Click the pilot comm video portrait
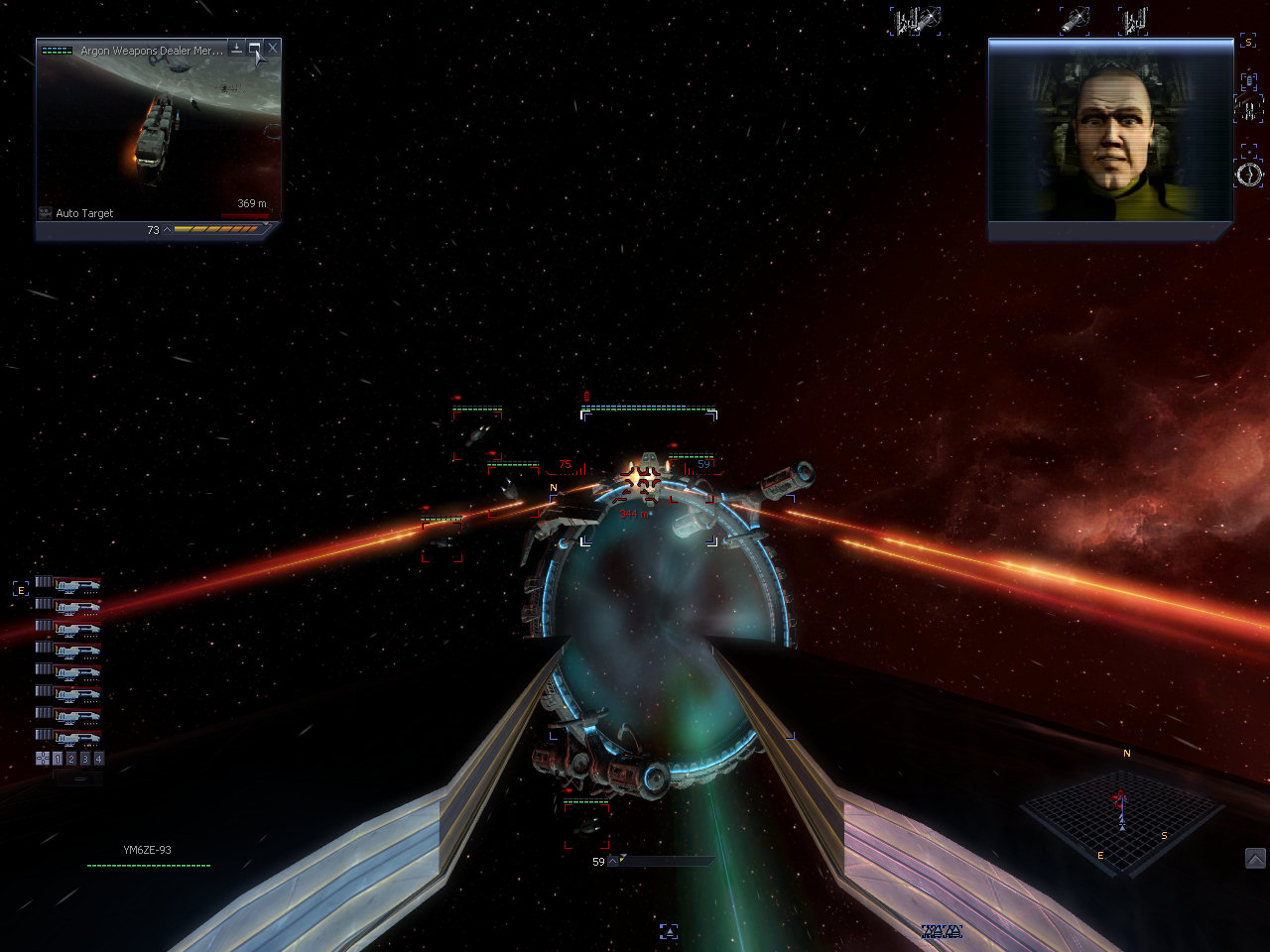Viewport: 1270px width, 952px height. pyautogui.click(x=1110, y=139)
